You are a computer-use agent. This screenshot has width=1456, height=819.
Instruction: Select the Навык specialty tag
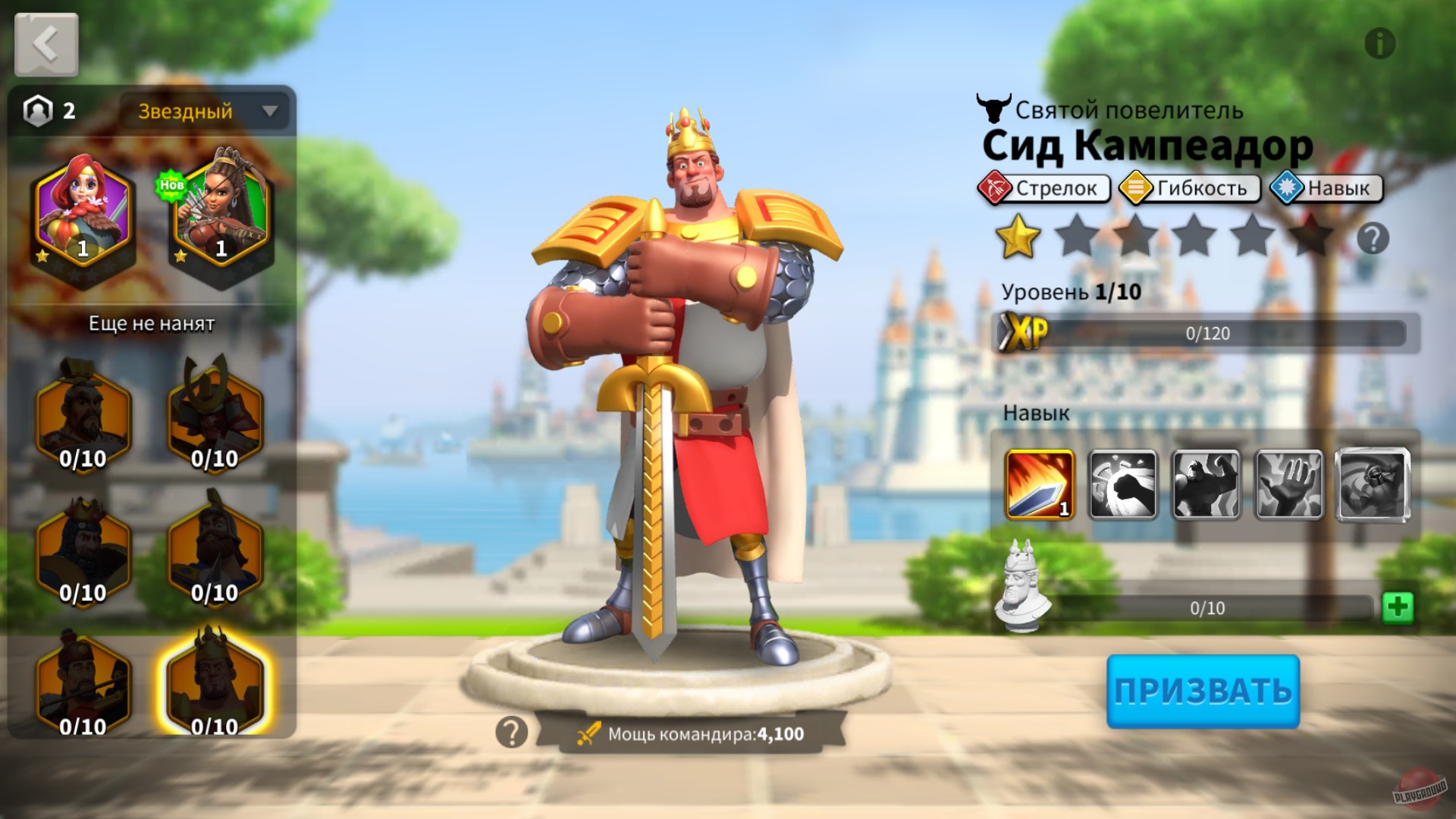(1324, 188)
